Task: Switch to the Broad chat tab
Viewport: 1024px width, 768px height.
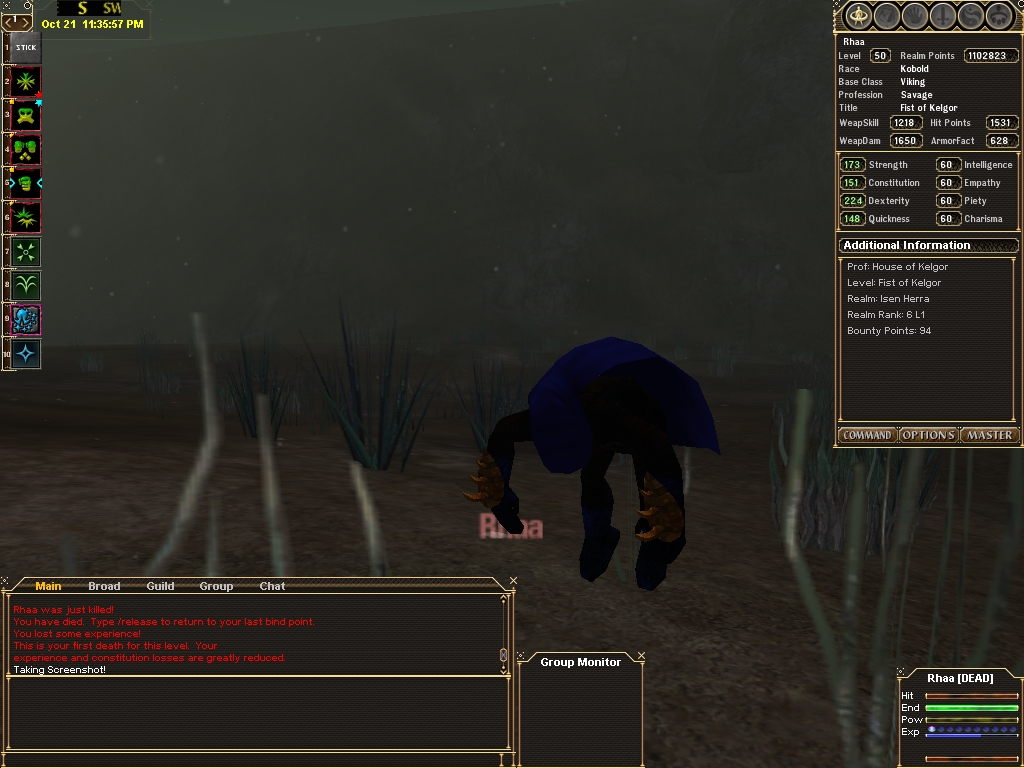Action: (104, 586)
